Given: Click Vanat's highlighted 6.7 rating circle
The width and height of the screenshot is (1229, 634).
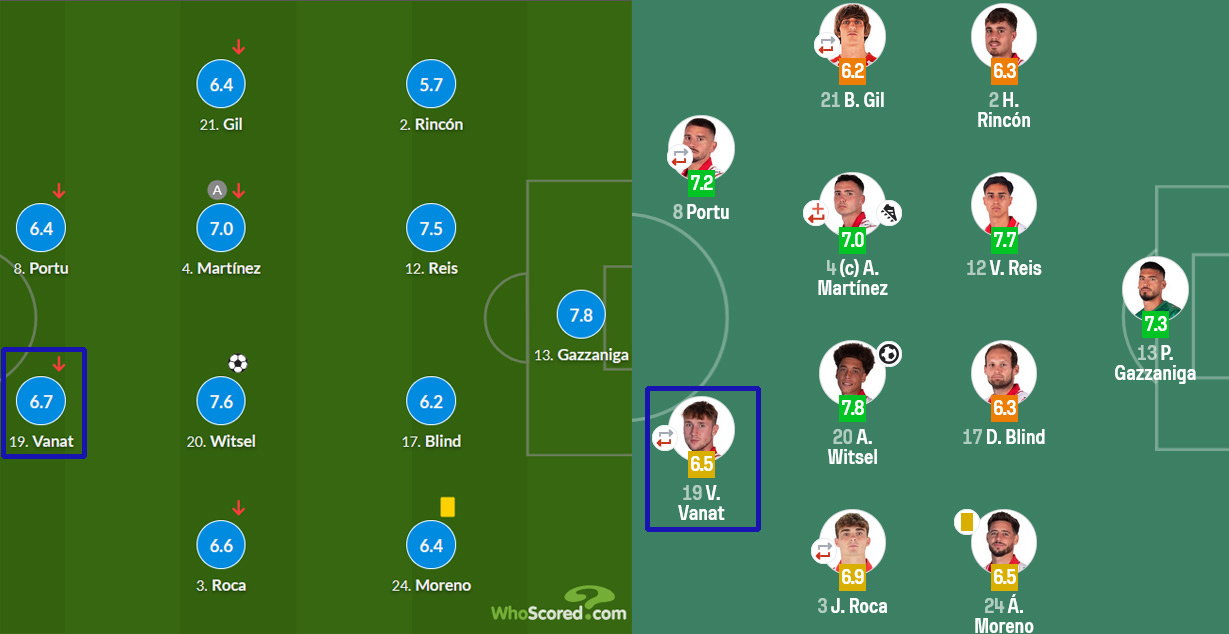Looking at the screenshot, I should pyautogui.click(x=41, y=401).
